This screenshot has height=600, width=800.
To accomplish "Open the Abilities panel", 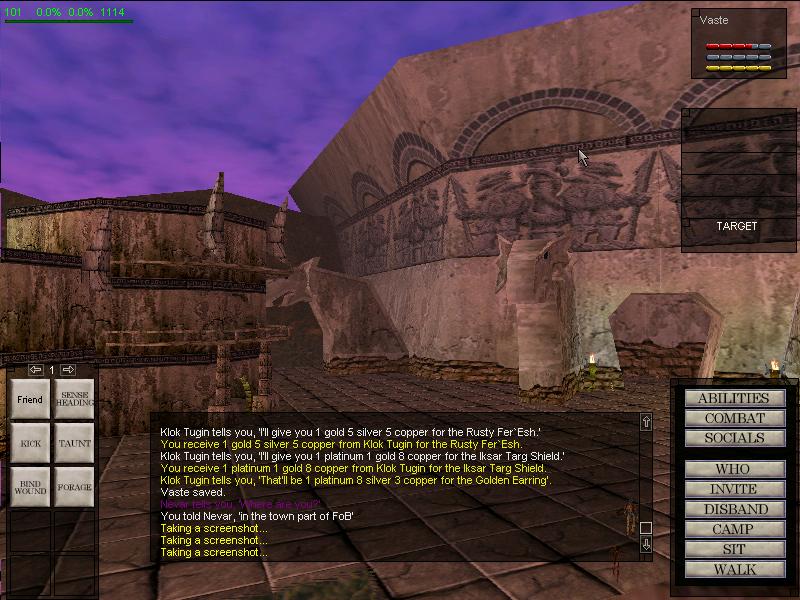I will (734, 398).
